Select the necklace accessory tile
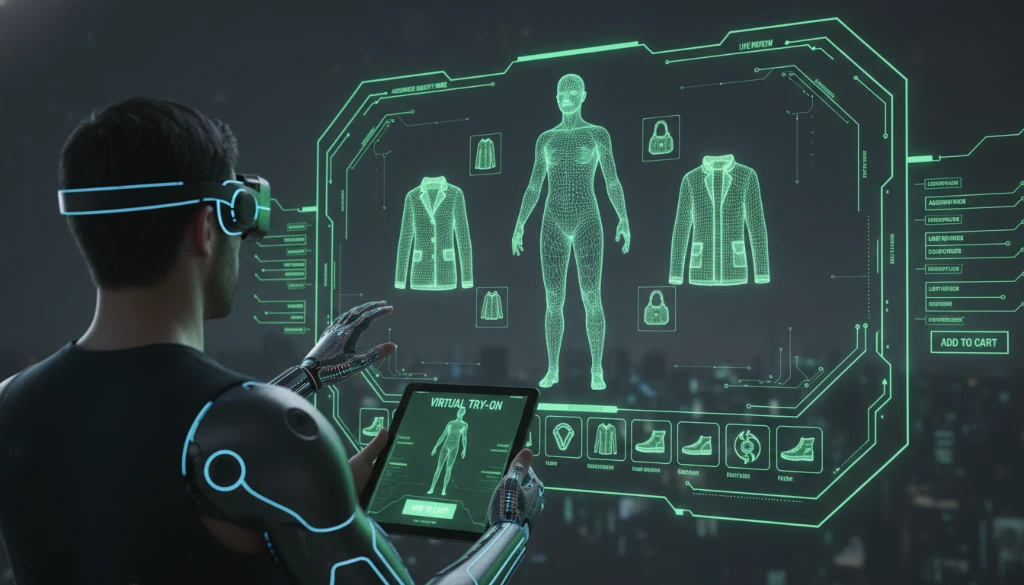Viewport: 1024px width, 585px height. 565,436
